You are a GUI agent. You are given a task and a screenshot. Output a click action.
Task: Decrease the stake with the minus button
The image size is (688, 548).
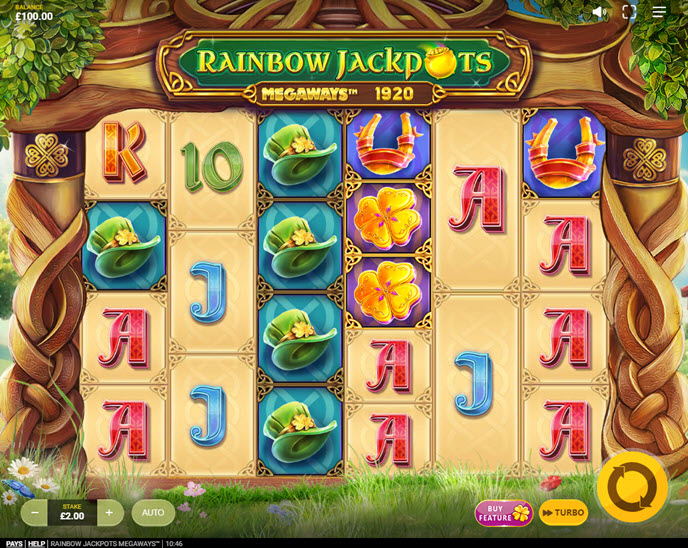35,513
